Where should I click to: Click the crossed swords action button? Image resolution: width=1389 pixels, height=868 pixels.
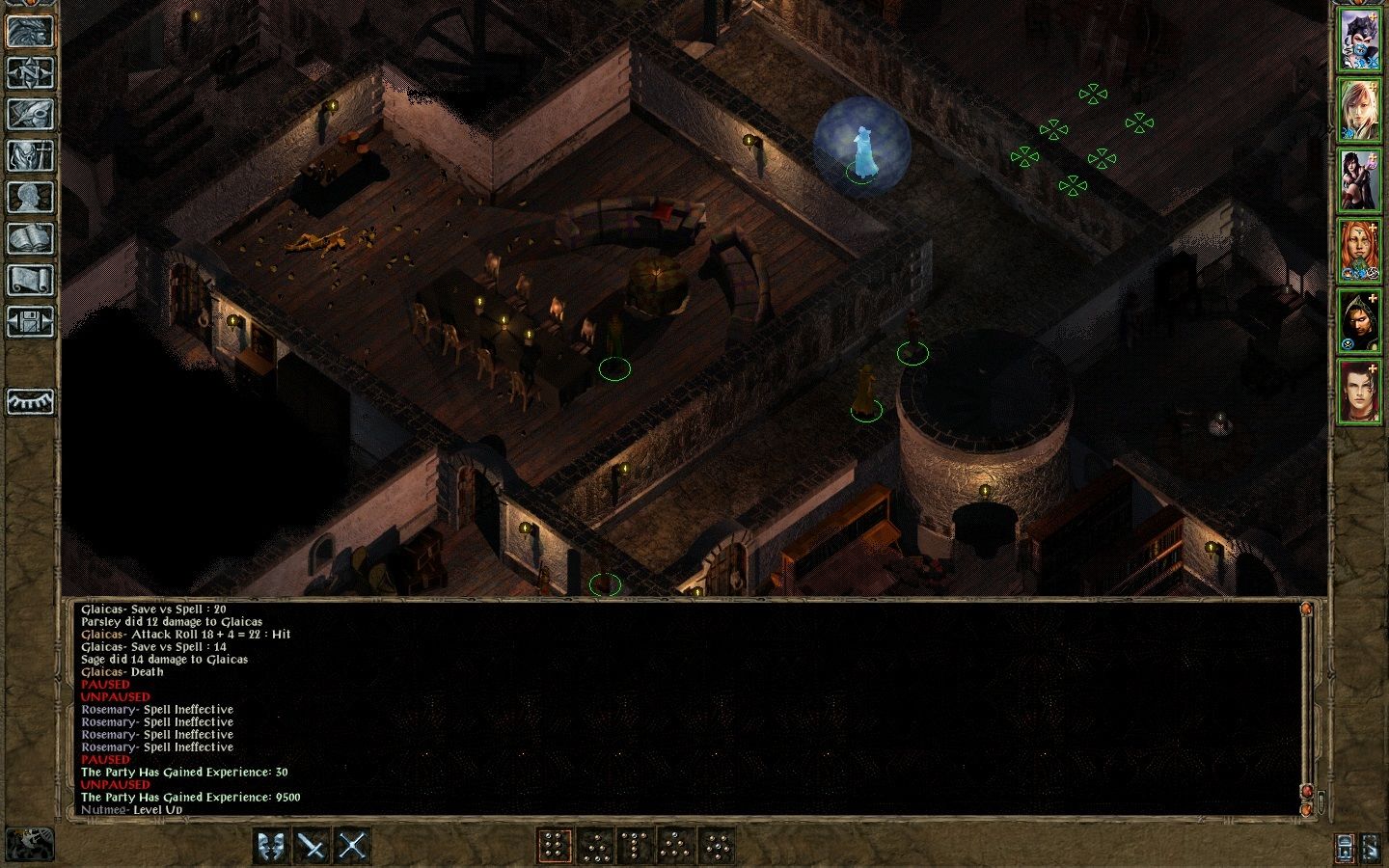tap(352, 846)
